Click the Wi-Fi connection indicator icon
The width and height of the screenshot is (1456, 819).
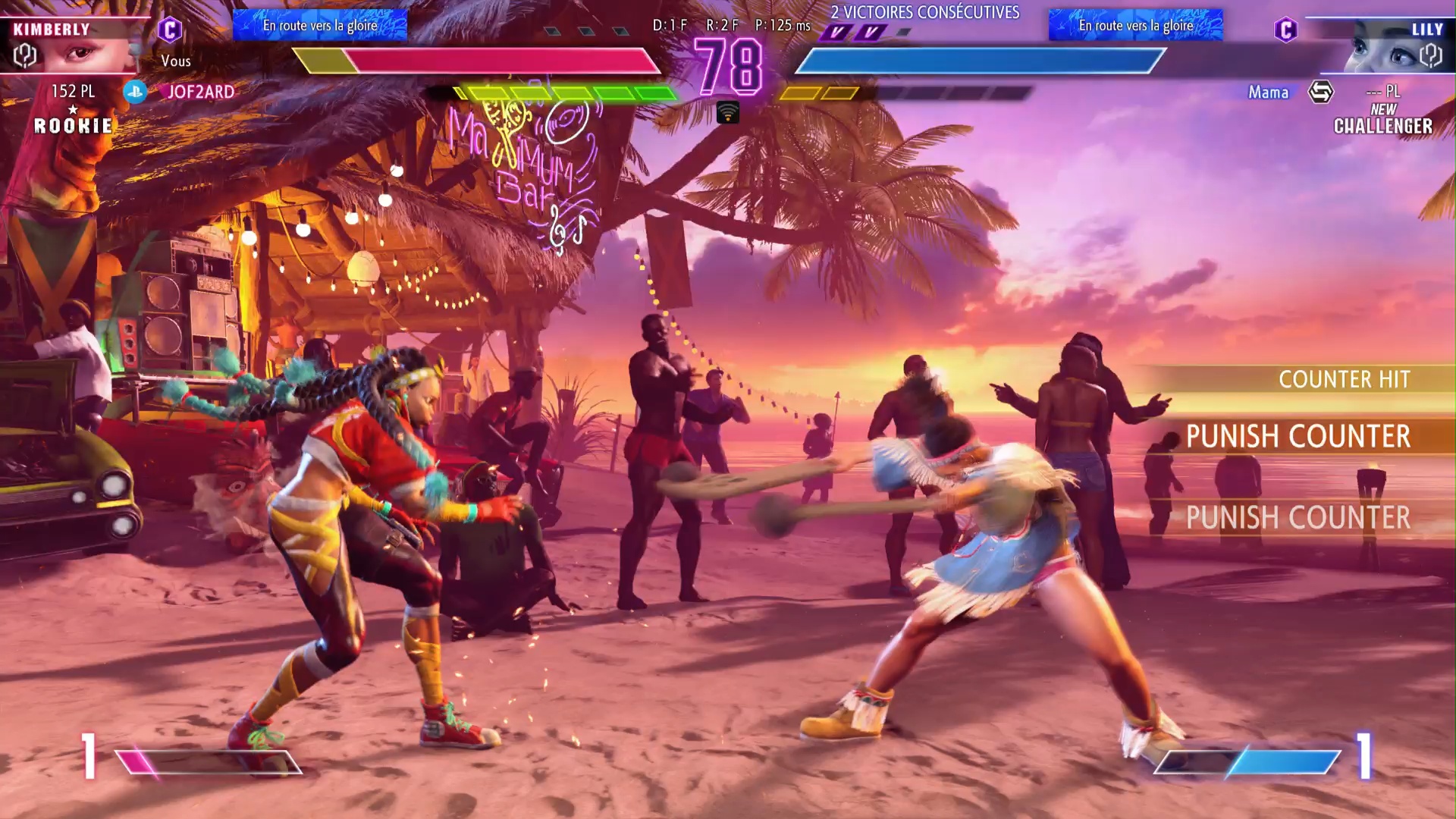pyautogui.click(x=727, y=113)
